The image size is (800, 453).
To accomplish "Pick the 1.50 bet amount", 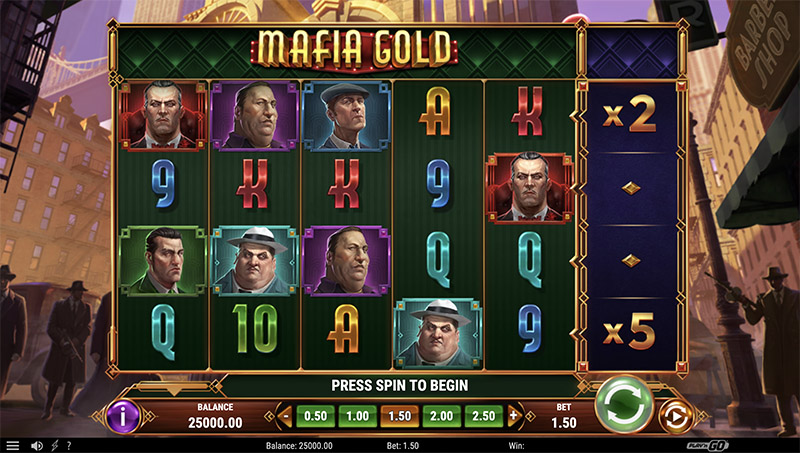I will (x=399, y=415).
